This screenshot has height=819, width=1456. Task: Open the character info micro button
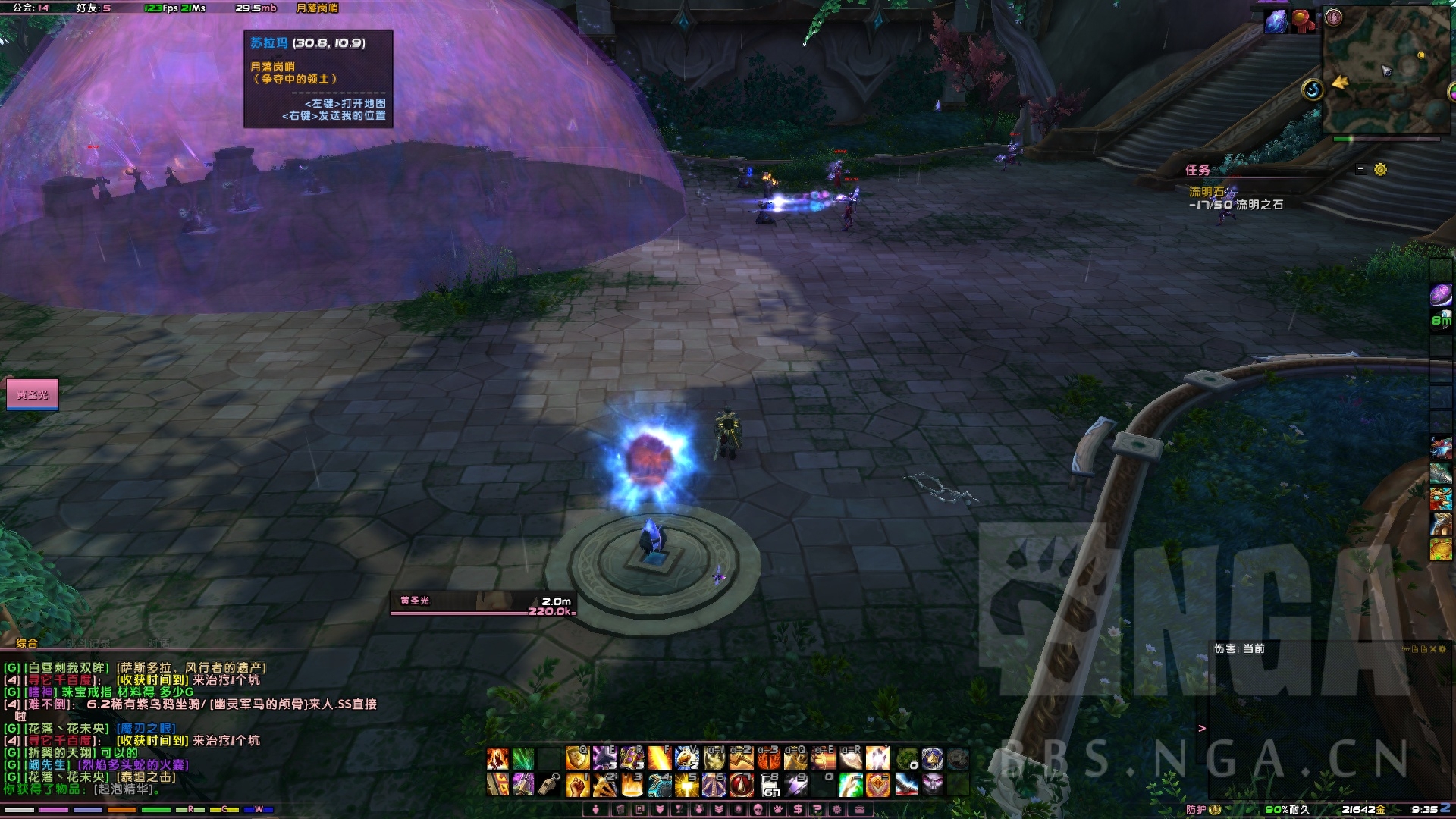[x=597, y=809]
